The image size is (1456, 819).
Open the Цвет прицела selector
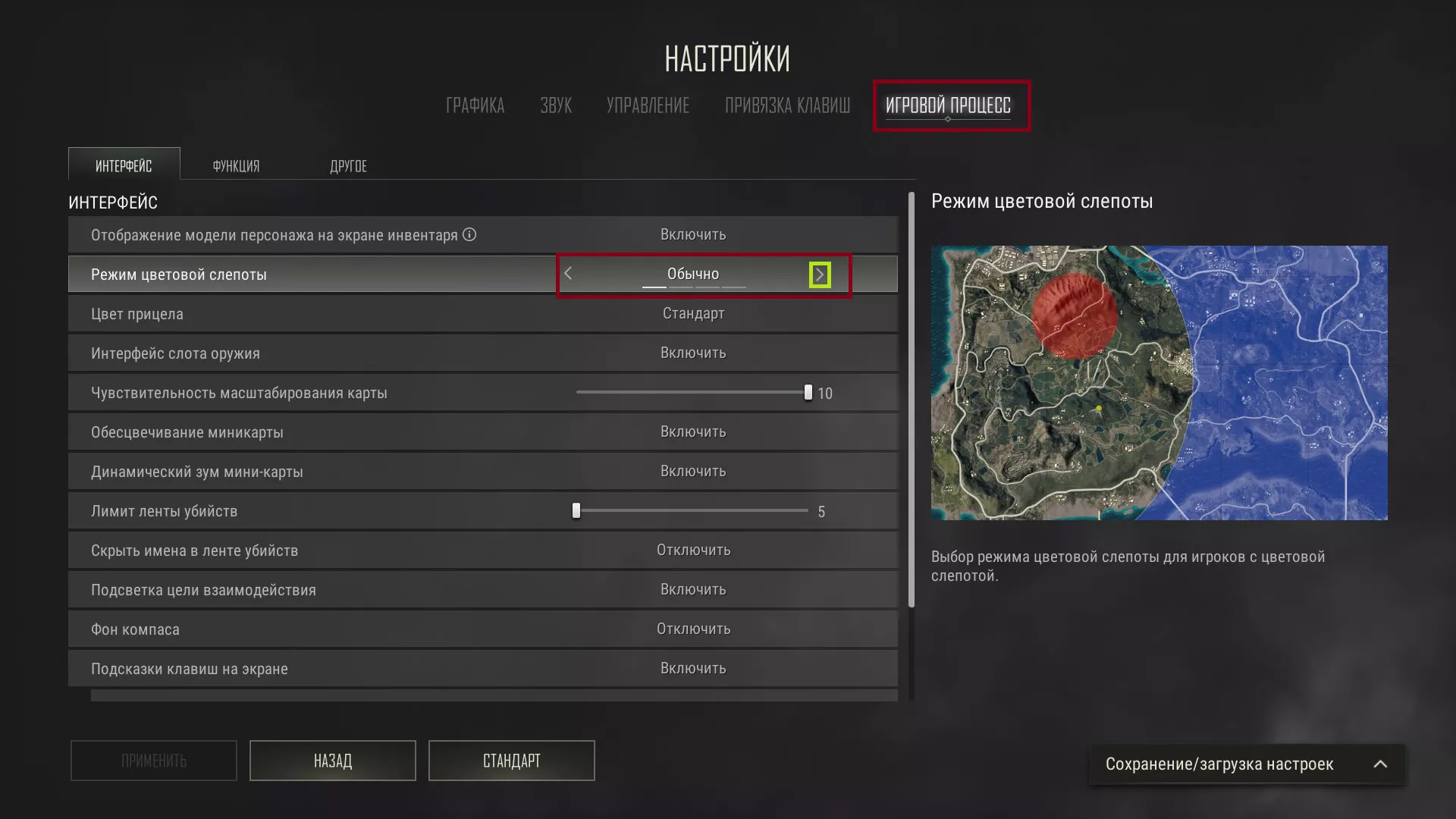tap(693, 313)
